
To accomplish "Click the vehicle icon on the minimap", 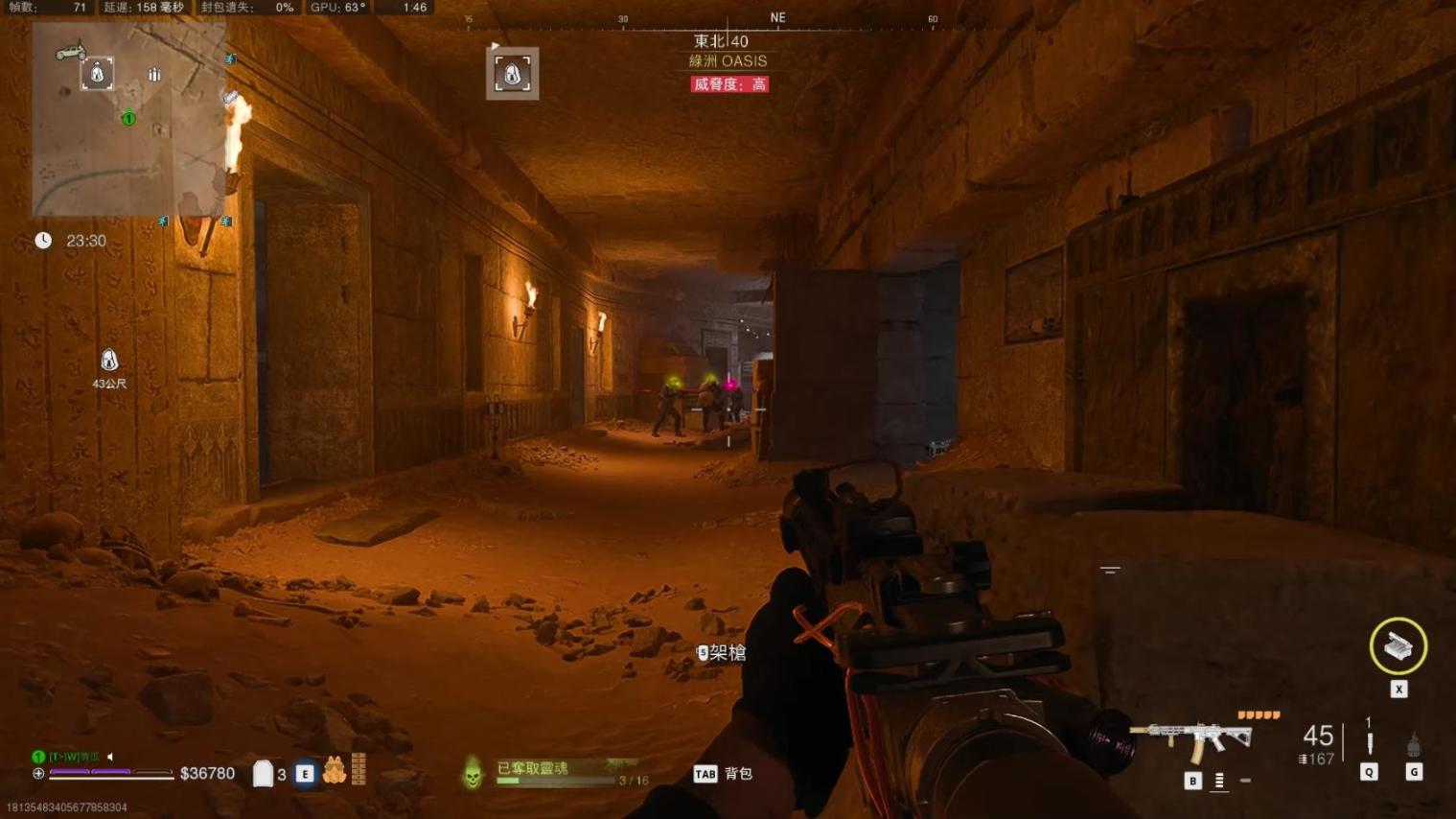I will (69, 51).
